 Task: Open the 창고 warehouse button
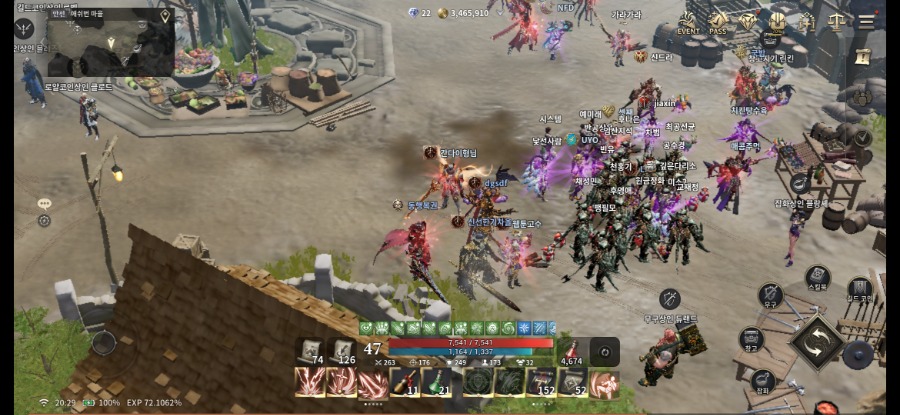click(752, 340)
